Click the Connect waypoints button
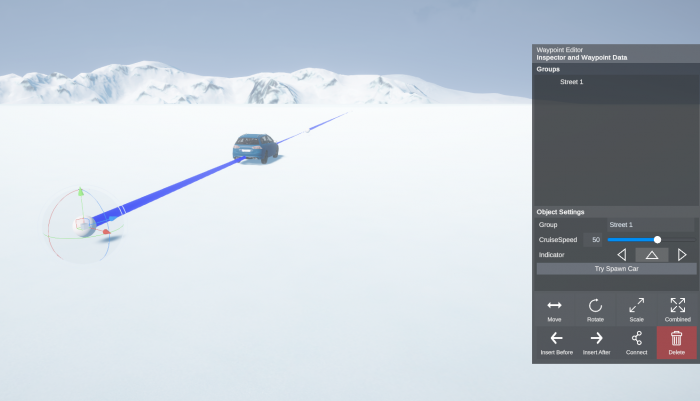Screen dimensions: 700x401 tap(636, 342)
